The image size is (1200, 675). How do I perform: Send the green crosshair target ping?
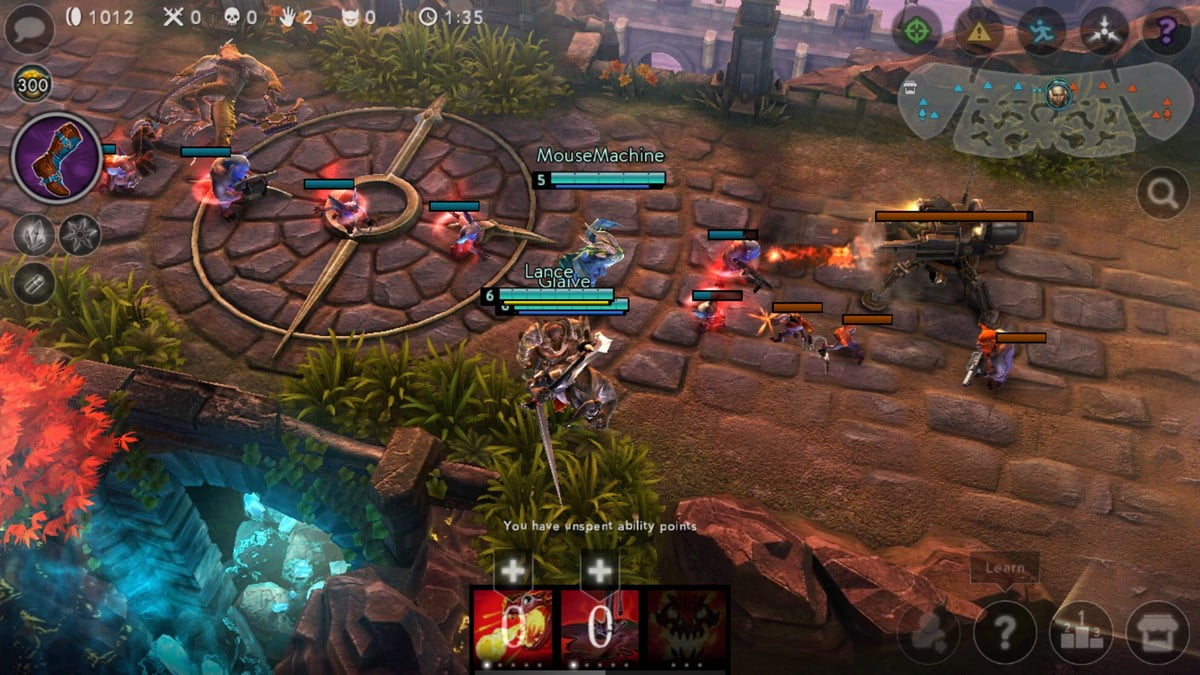click(916, 31)
